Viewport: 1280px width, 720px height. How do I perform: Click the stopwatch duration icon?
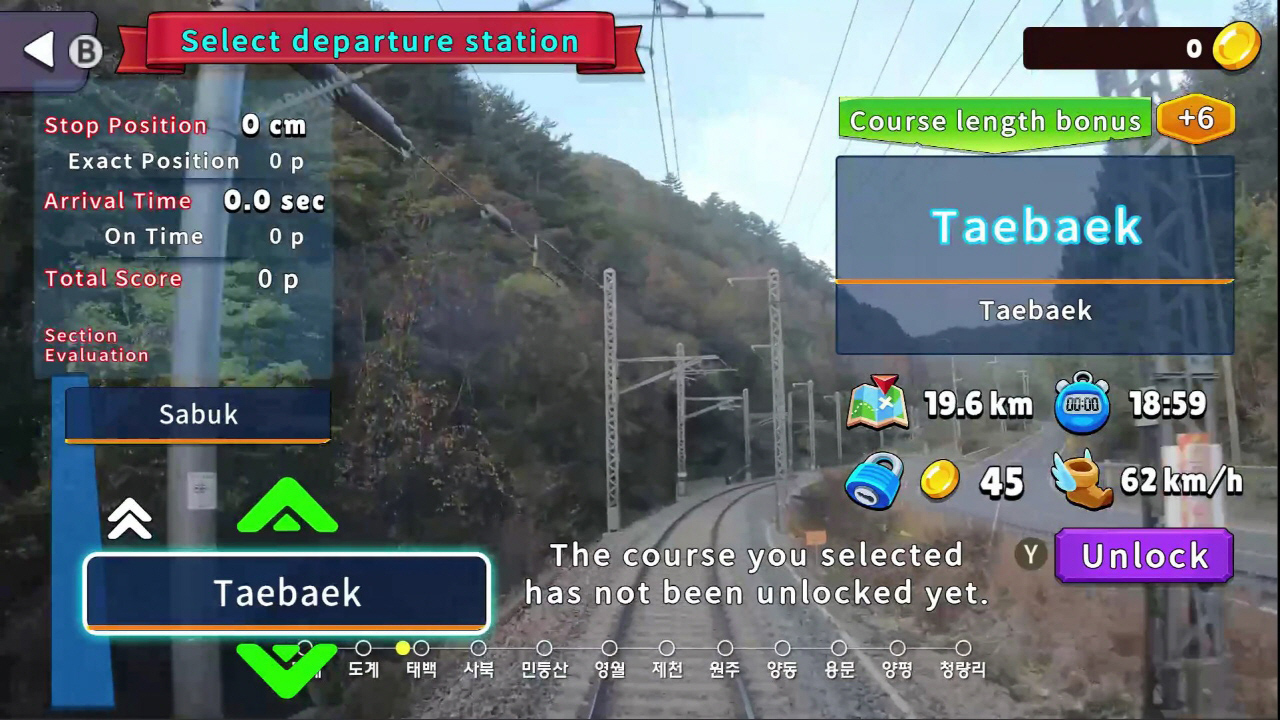point(1084,403)
